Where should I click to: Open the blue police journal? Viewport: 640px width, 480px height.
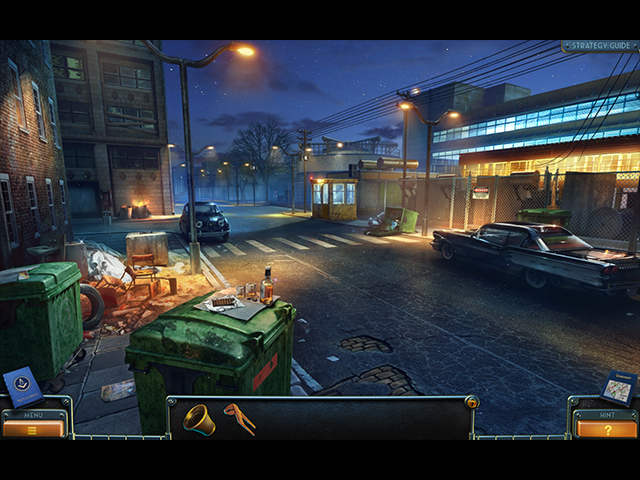(x=23, y=386)
